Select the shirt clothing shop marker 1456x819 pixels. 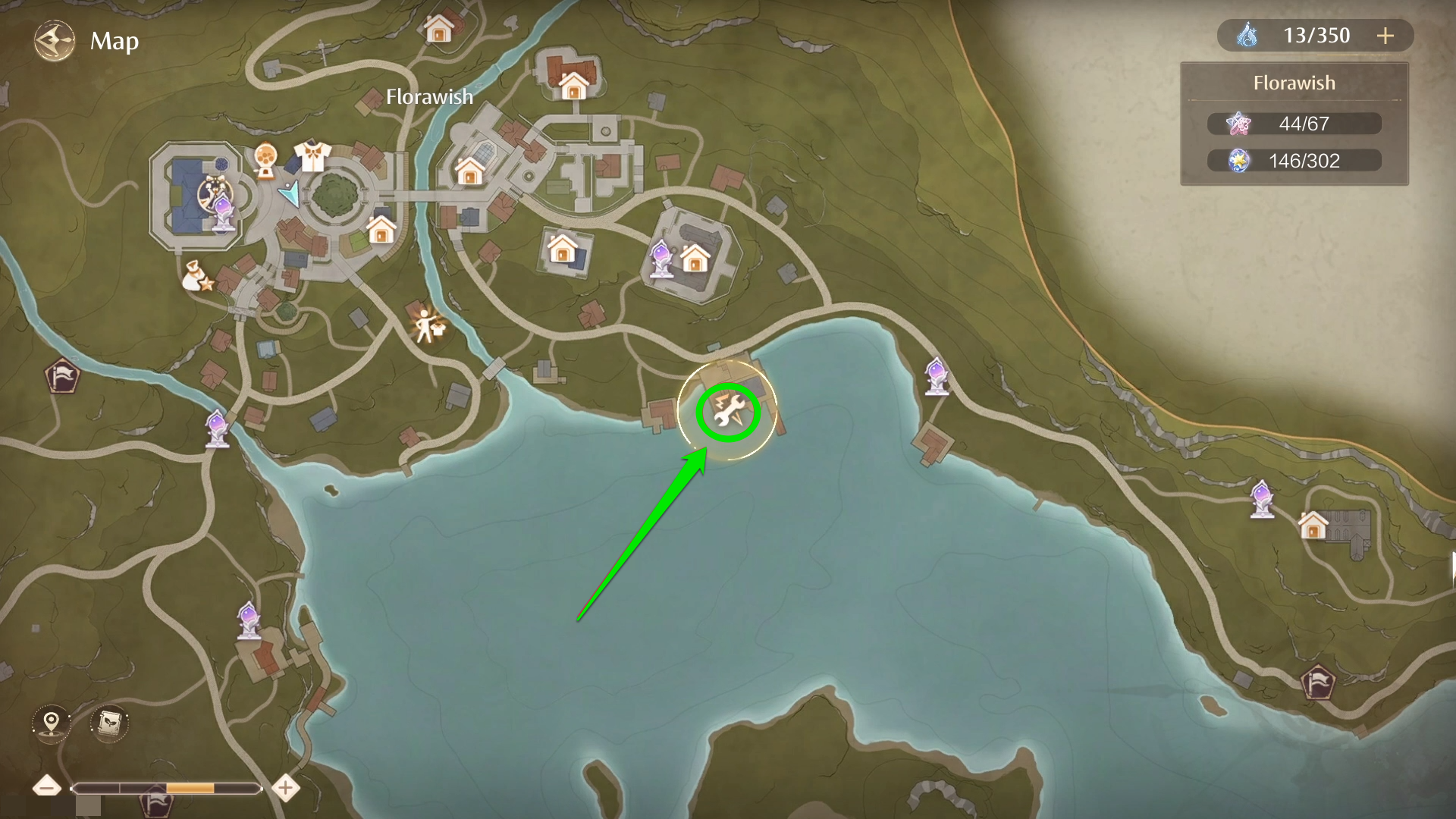coord(312,156)
